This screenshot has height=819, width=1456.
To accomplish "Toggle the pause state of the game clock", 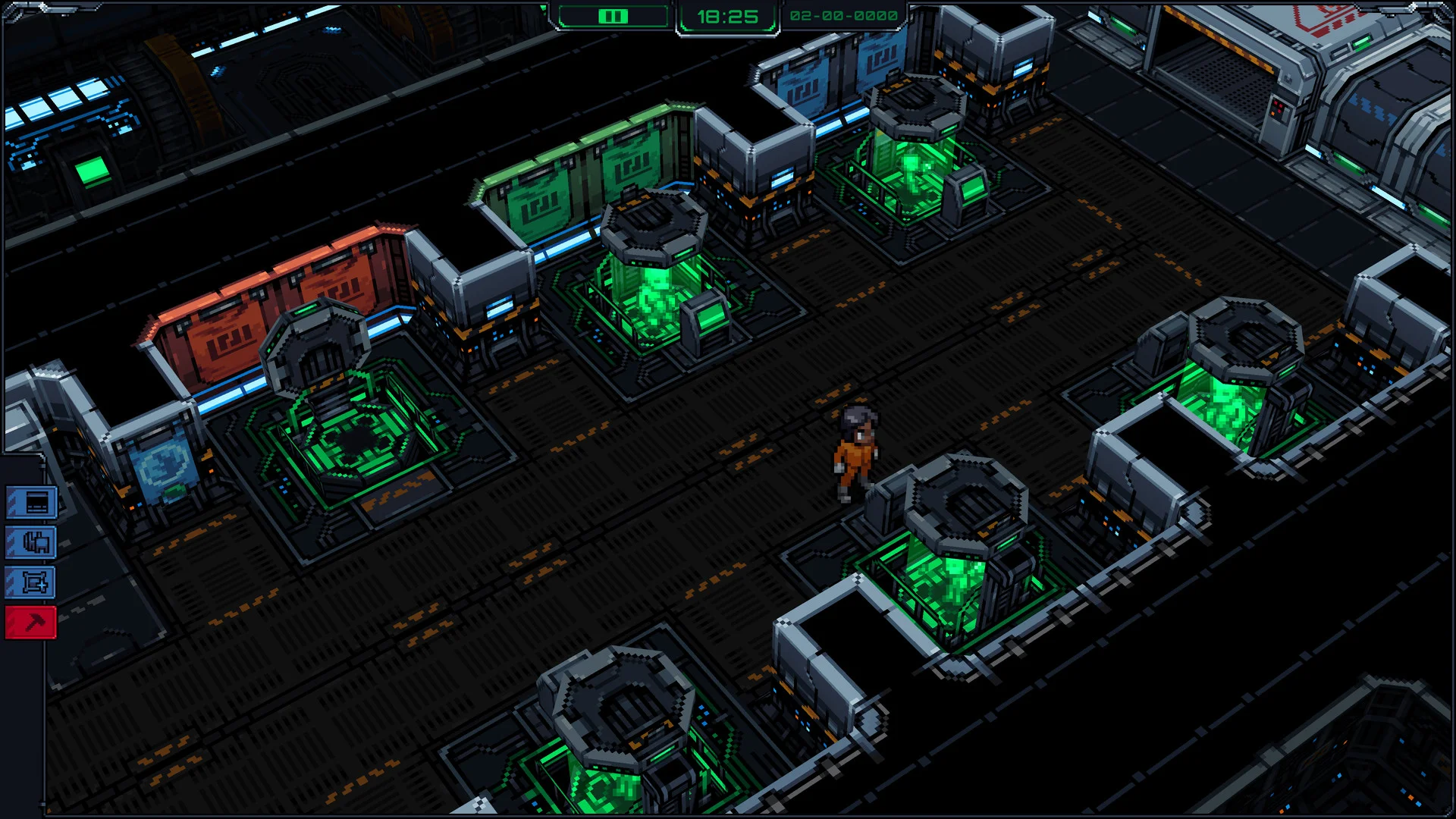I will [613, 15].
